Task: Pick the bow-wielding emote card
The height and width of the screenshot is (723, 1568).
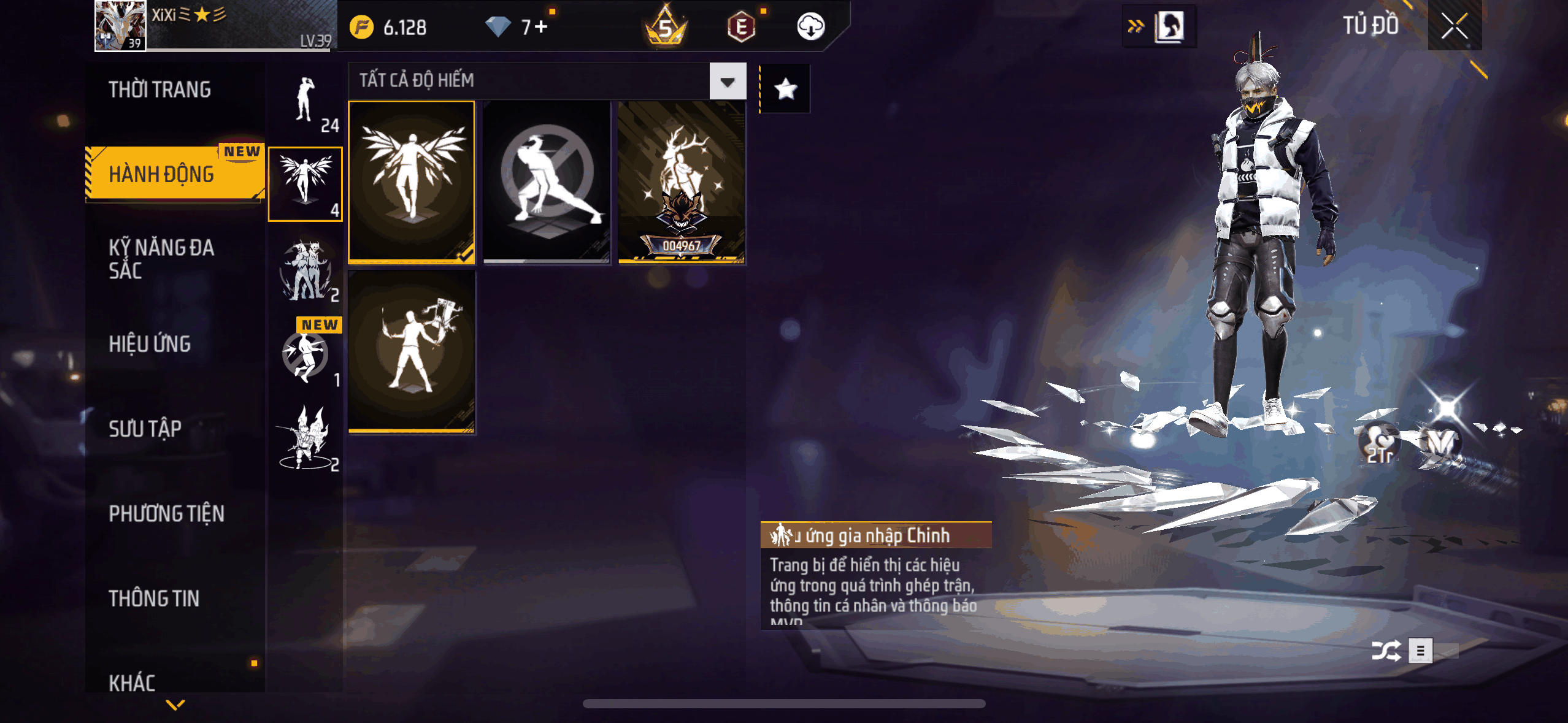Action: [412, 352]
